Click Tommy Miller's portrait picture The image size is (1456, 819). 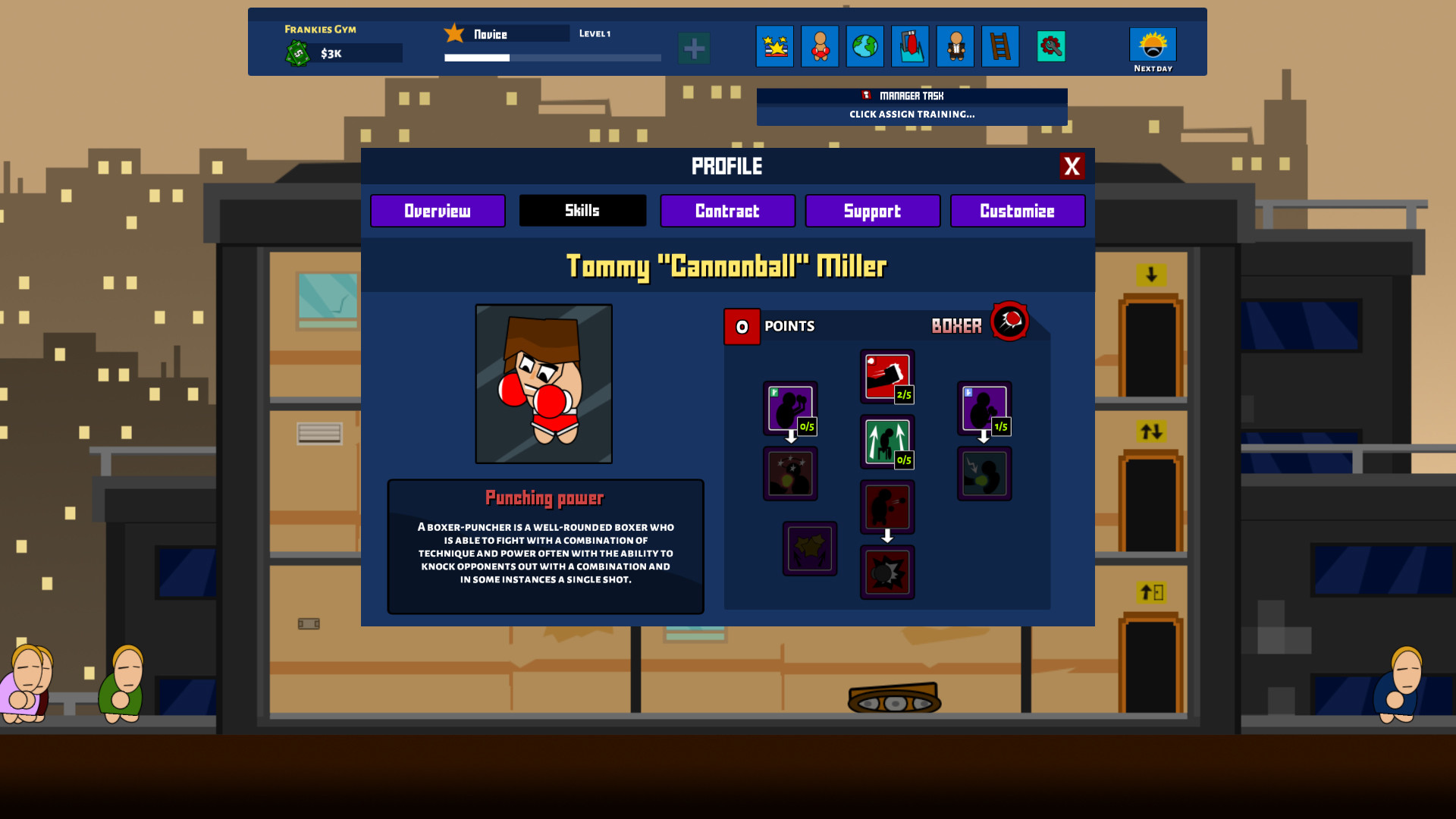point(544,384)
